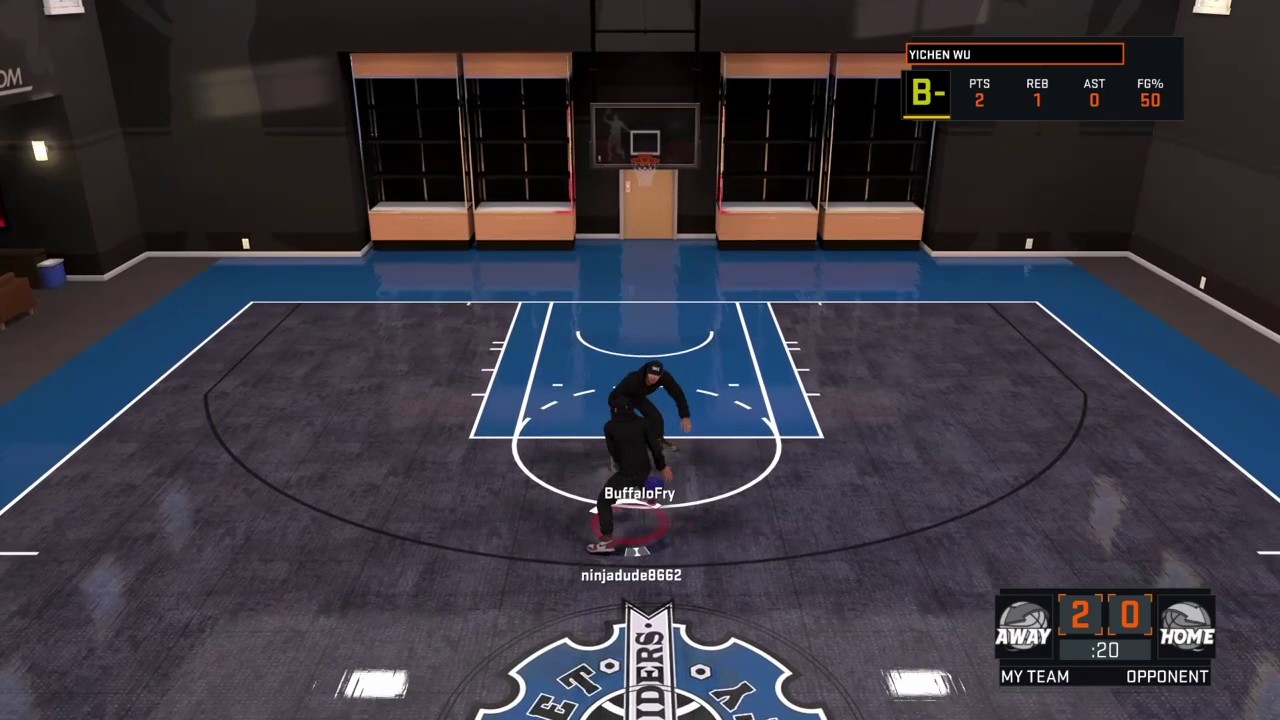
Task: Expand the scoreboard timer showing :20
Action: (x=1105, y=650)
